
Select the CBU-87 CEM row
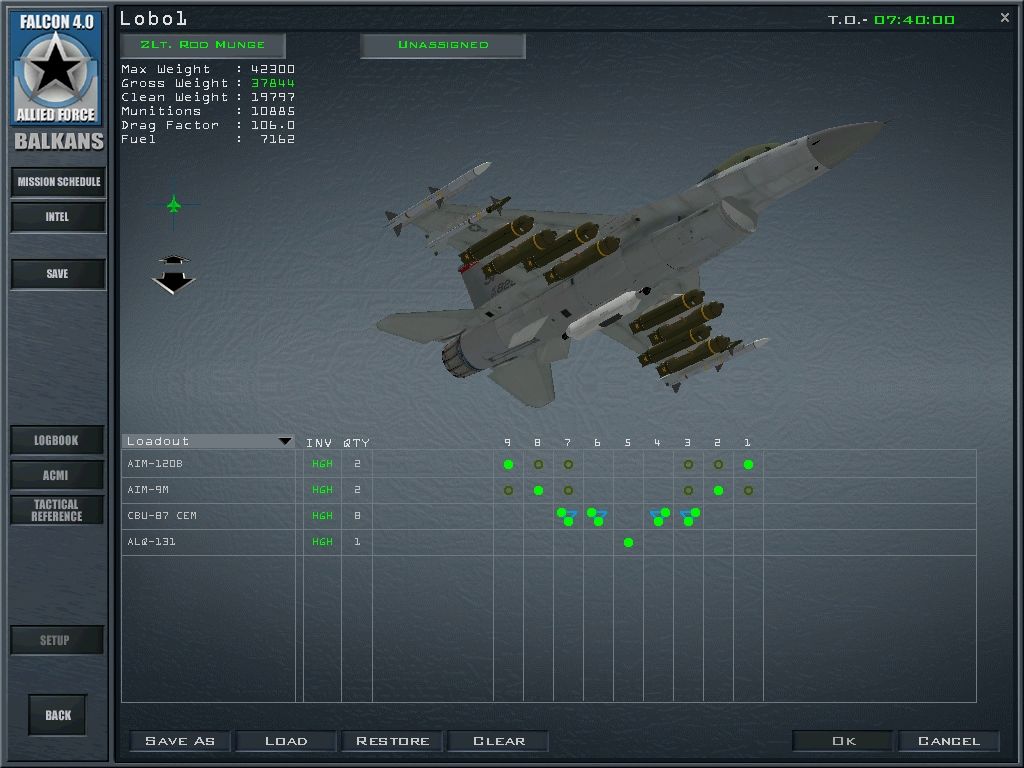pyautogui.click(x=162, y=516)
